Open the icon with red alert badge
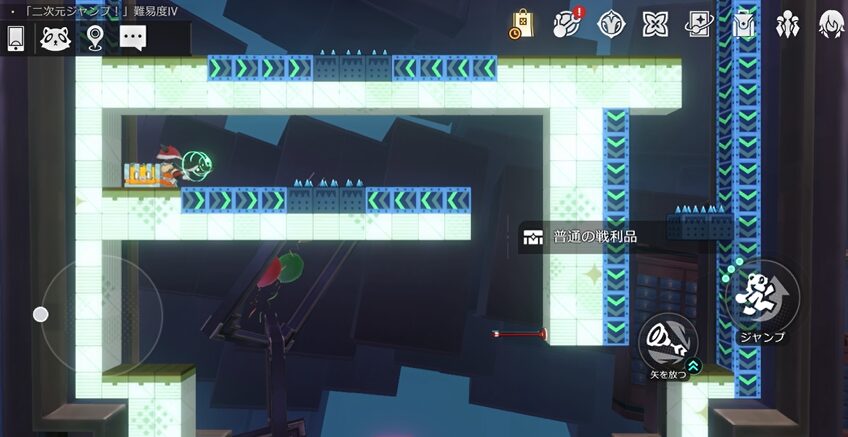The image size is (848, 437). click(568, 24)
